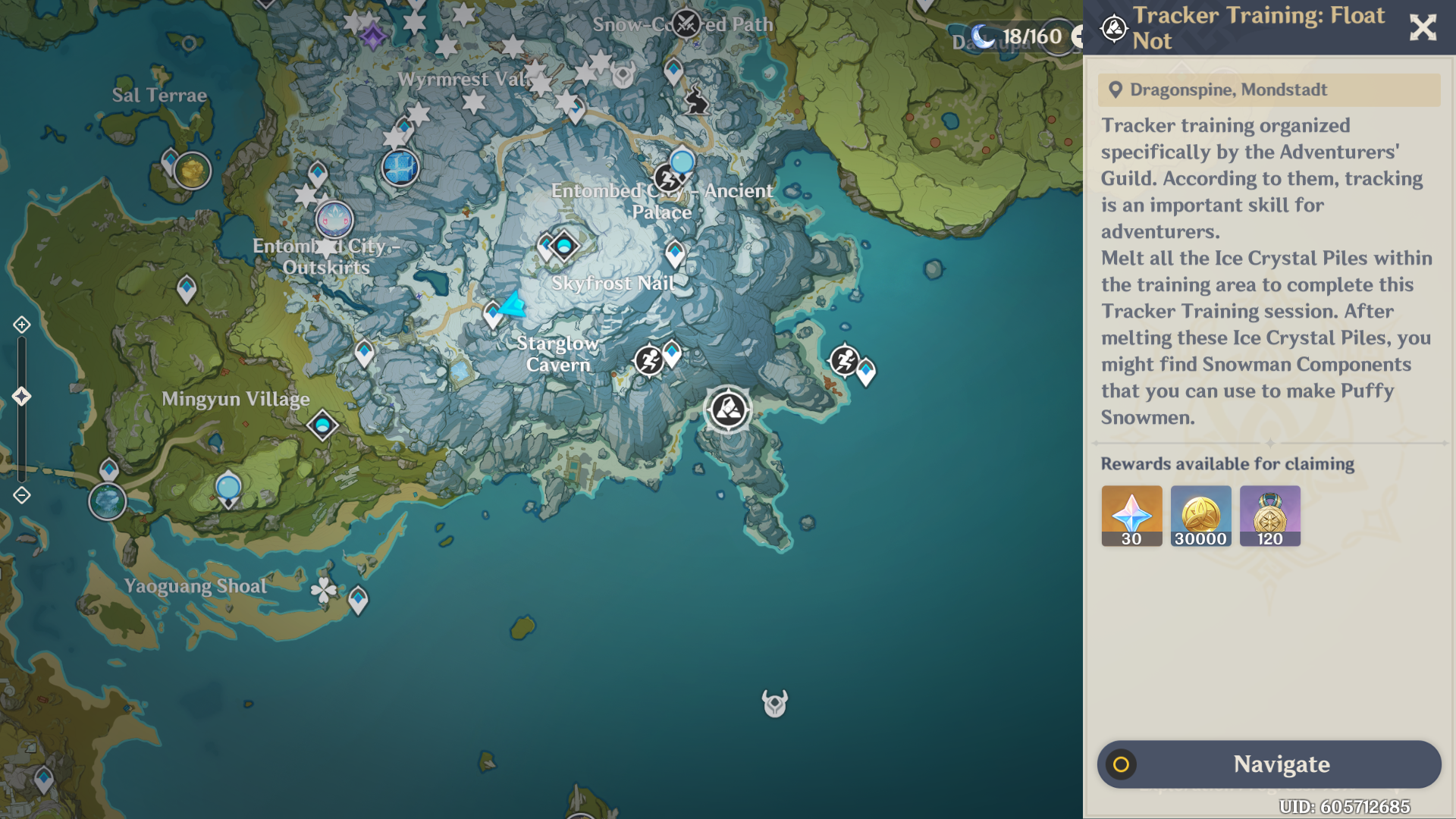1456x819 pixels.
Task: Select the clover marker at Yaoguang Shoal
Action: (x=324, y=589)
